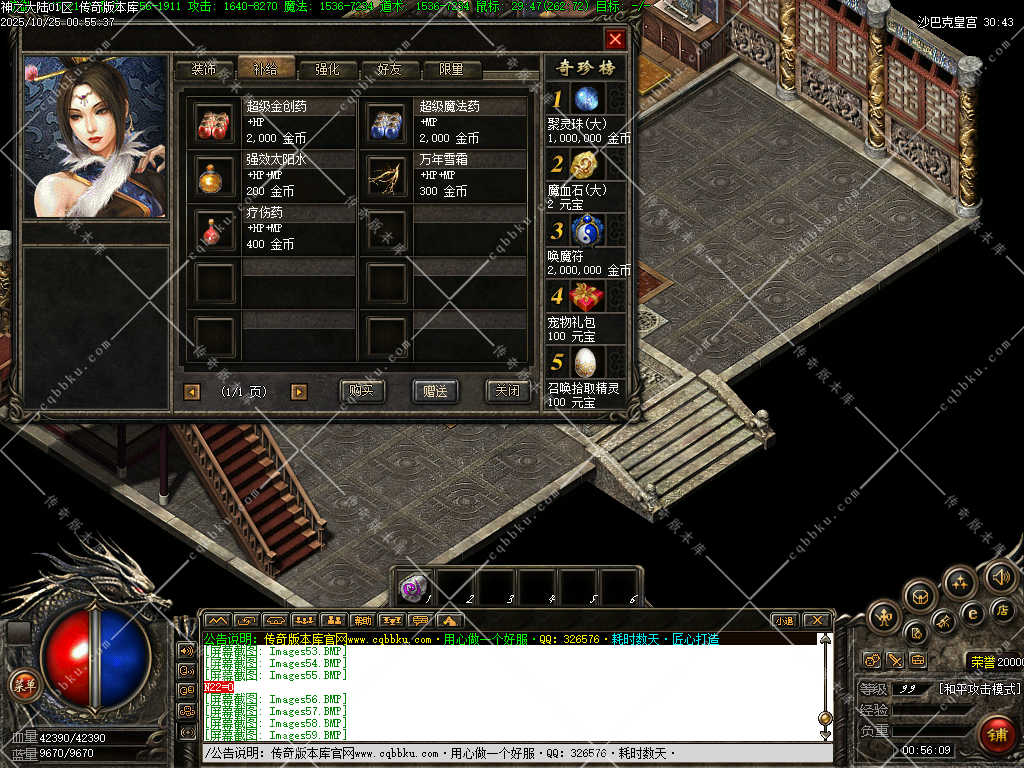Close the shop window with red X
The width and height of the screenshot is (1024, 768).
(615, 39)
